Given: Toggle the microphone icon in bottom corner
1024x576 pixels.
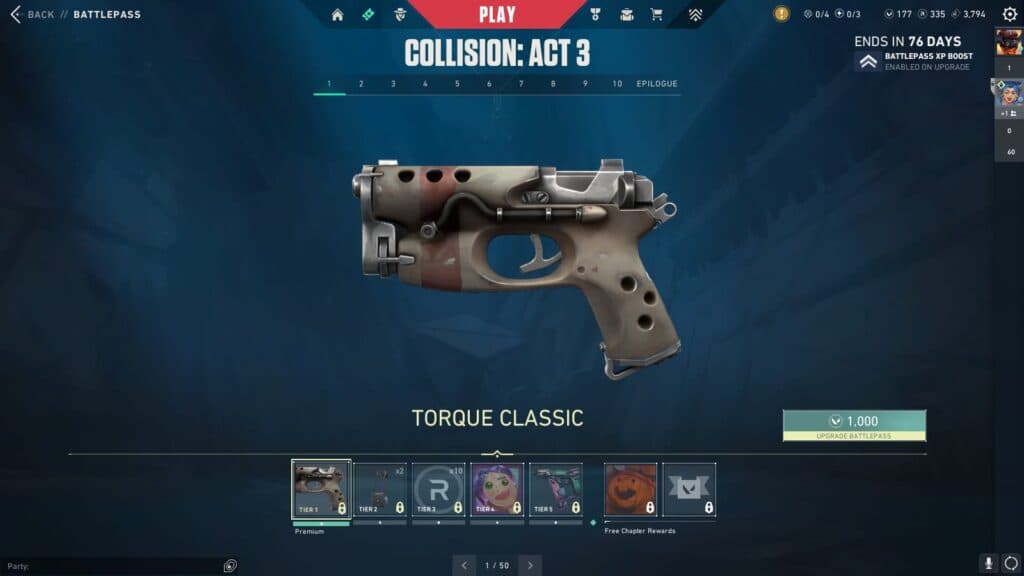Looking at the screenshot, I should tap(988, 564).
